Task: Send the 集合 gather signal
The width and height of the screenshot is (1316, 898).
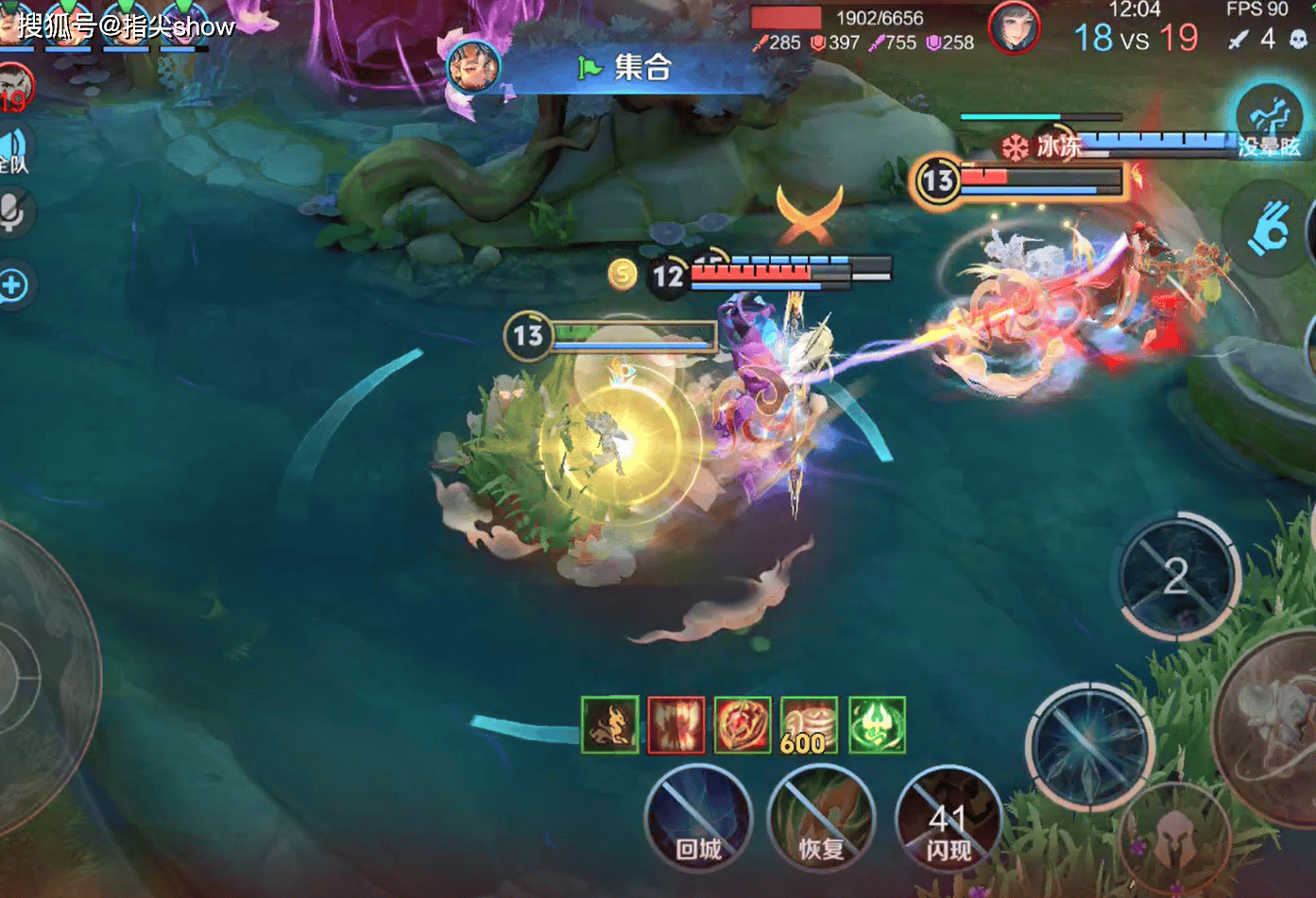Action: click(x=624, y=68)
